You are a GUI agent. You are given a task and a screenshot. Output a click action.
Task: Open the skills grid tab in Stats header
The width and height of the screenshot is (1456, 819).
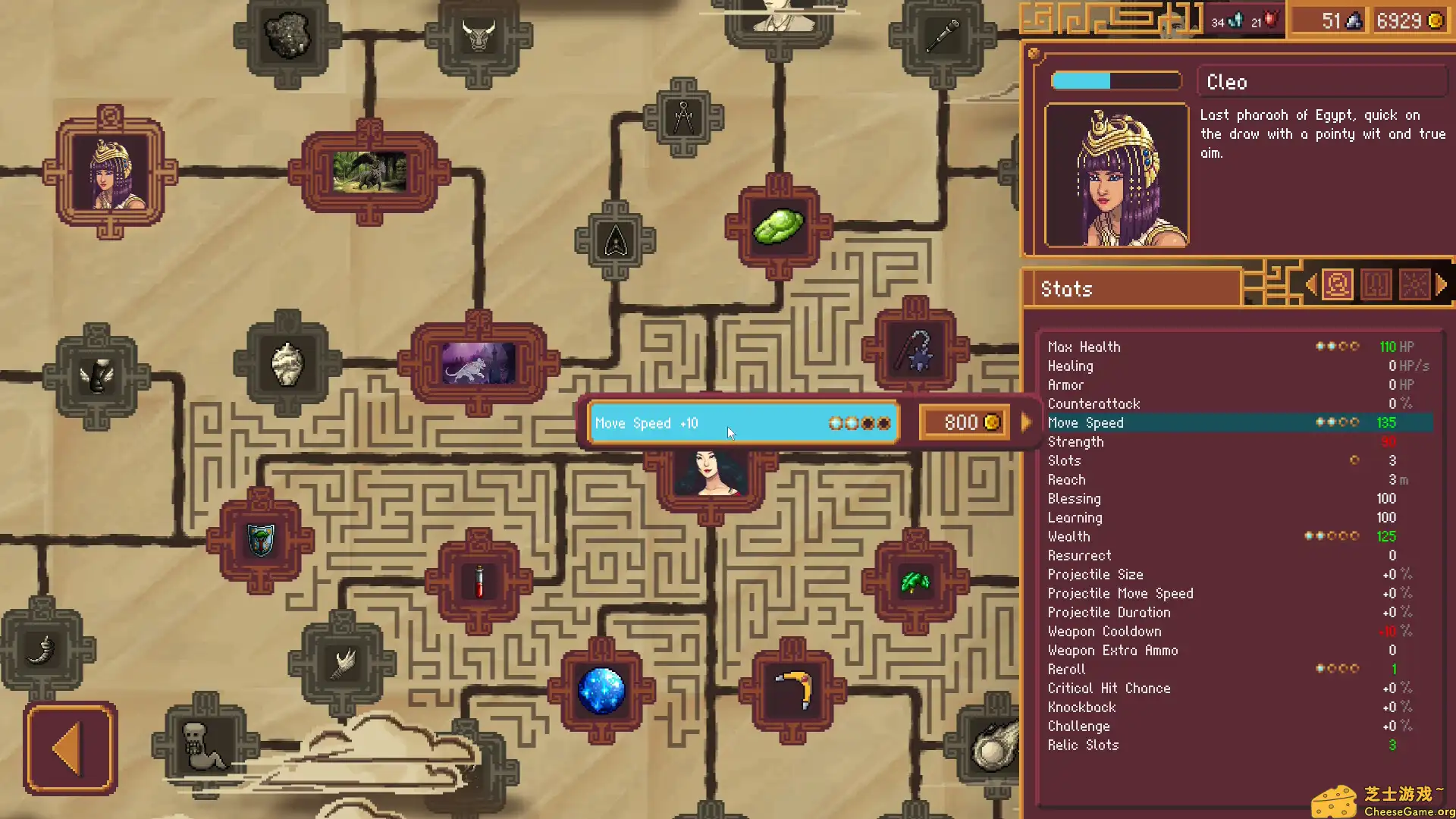click(x=1415, y=284)
